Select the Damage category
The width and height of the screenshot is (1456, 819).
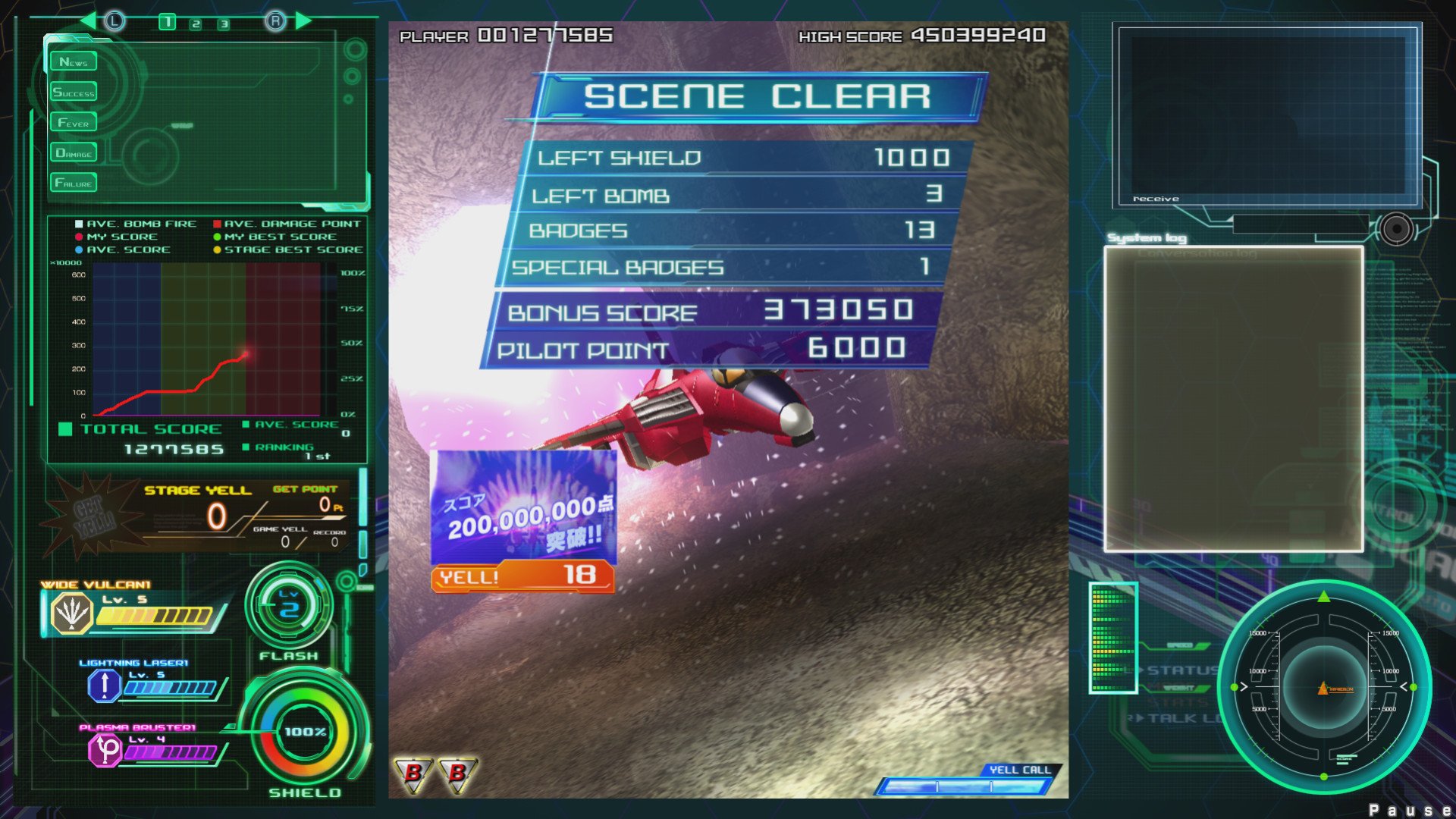tap(74, 152)
